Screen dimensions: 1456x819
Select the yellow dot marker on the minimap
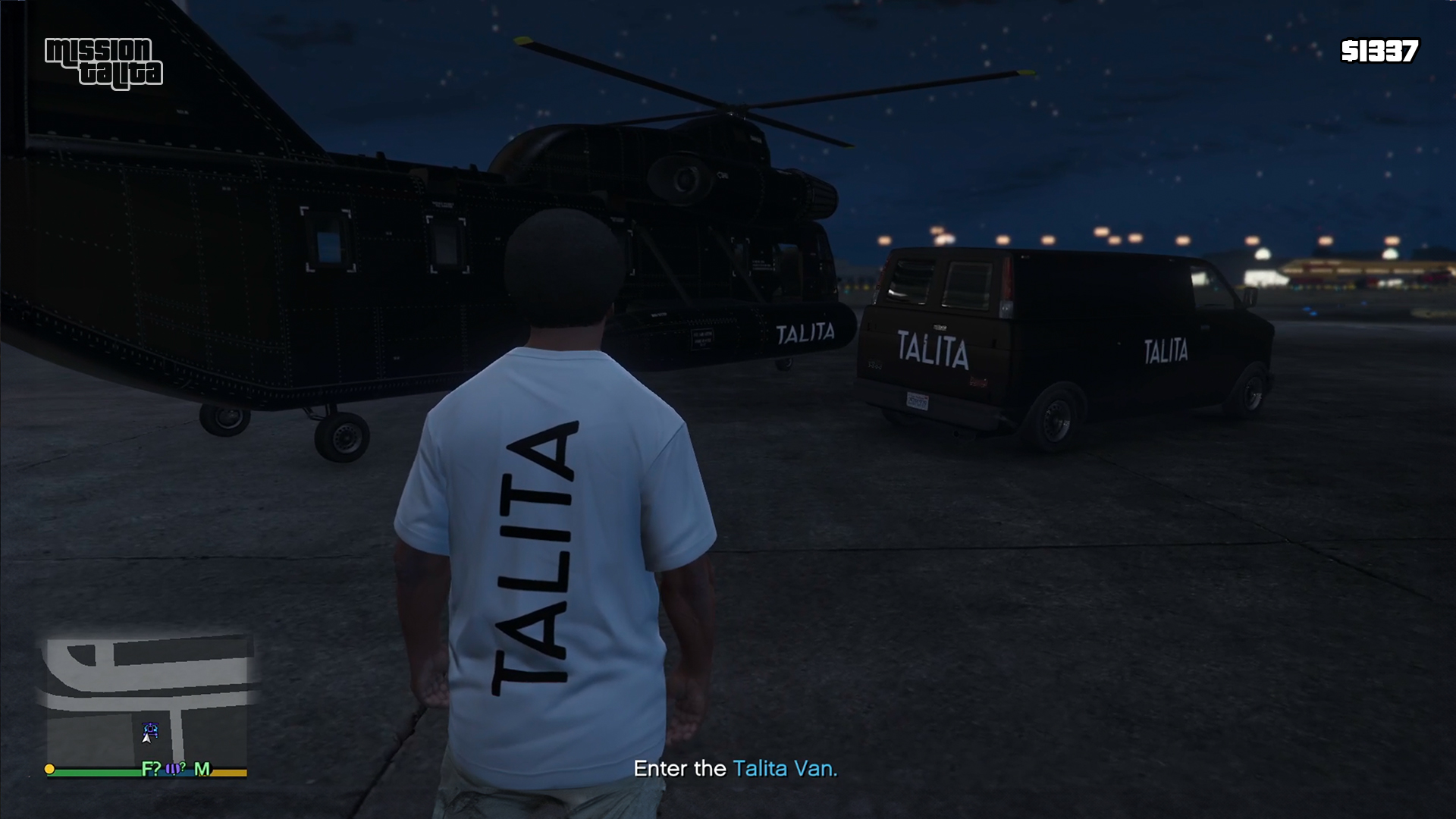coord(50,769)
